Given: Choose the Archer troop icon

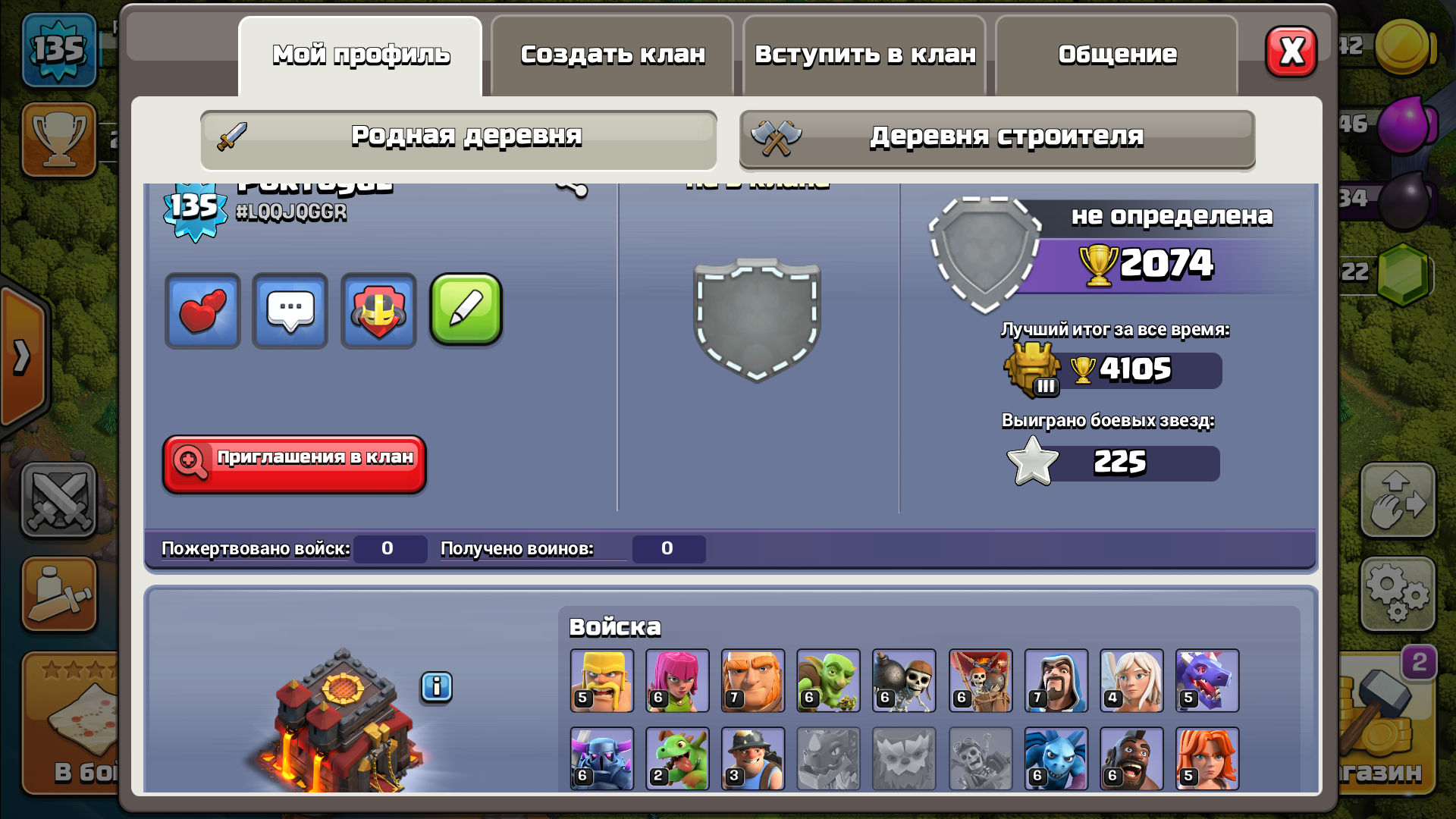Looking at the screenshot, I should click(677, 680).
